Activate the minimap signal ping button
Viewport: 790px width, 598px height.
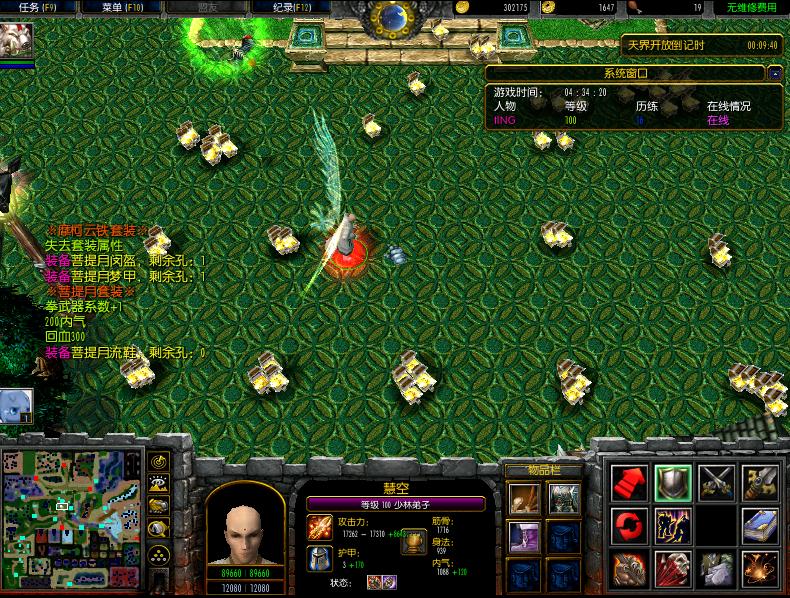(x=158, y=462)
